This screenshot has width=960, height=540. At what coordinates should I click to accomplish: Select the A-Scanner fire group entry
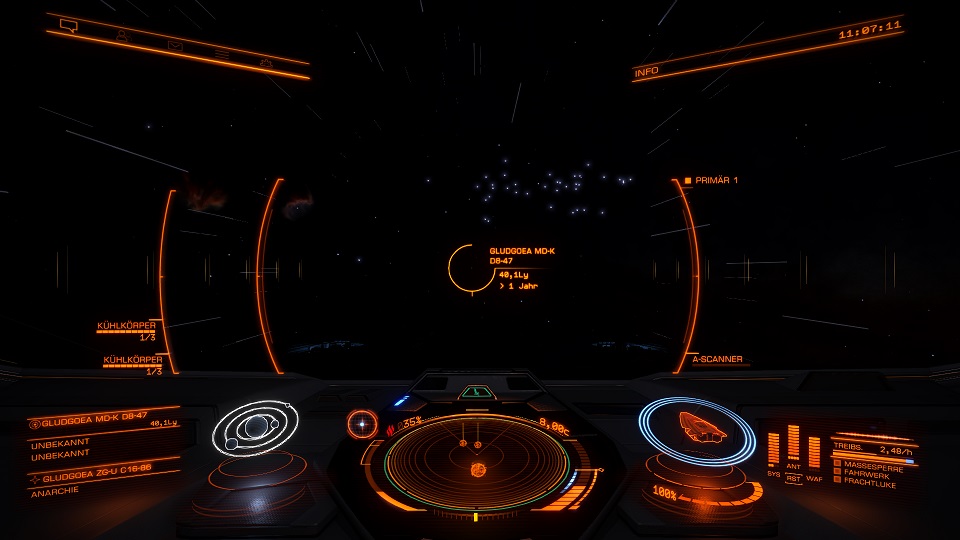tap(718, 358)
